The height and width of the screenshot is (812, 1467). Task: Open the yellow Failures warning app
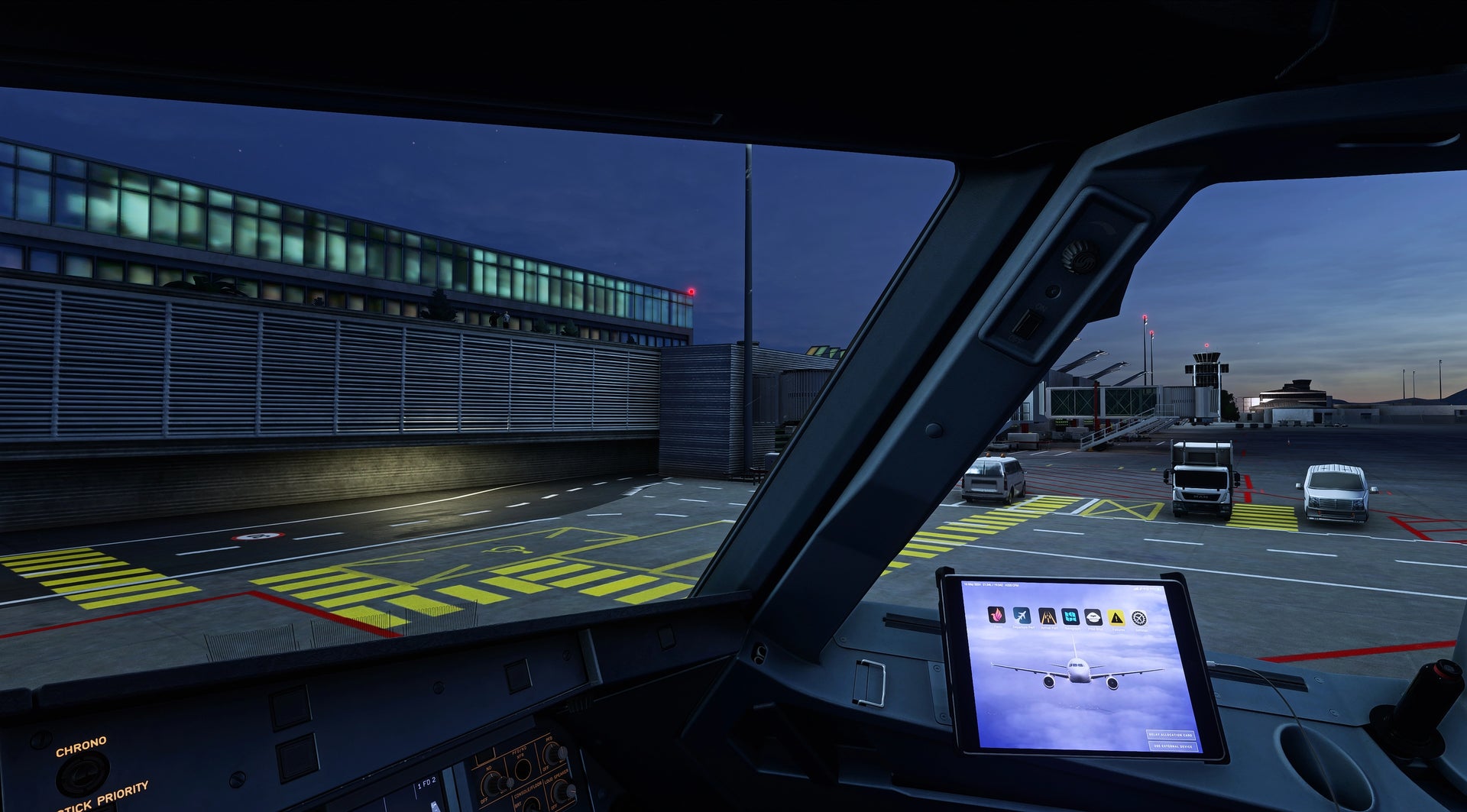(x=1116, y=617)
